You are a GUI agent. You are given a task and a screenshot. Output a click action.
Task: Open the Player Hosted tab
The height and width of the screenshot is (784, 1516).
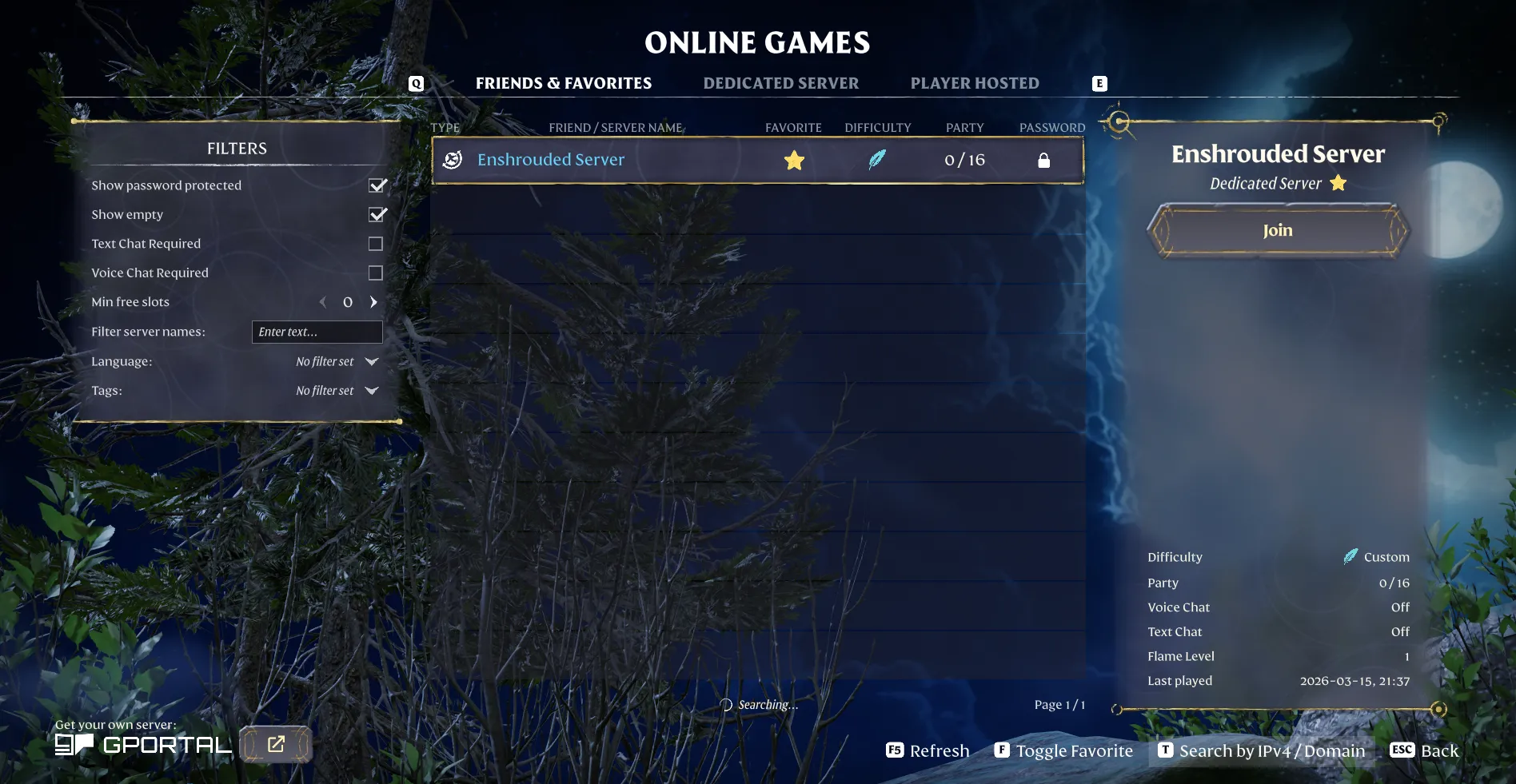coord(974,82)
